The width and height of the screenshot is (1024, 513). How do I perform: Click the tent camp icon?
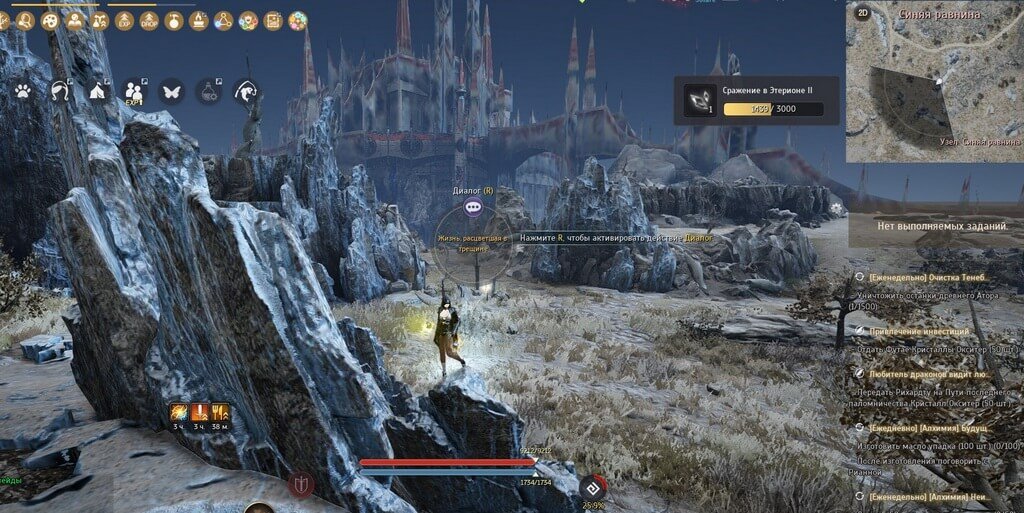pyautogui.click(x=98, y=91)
